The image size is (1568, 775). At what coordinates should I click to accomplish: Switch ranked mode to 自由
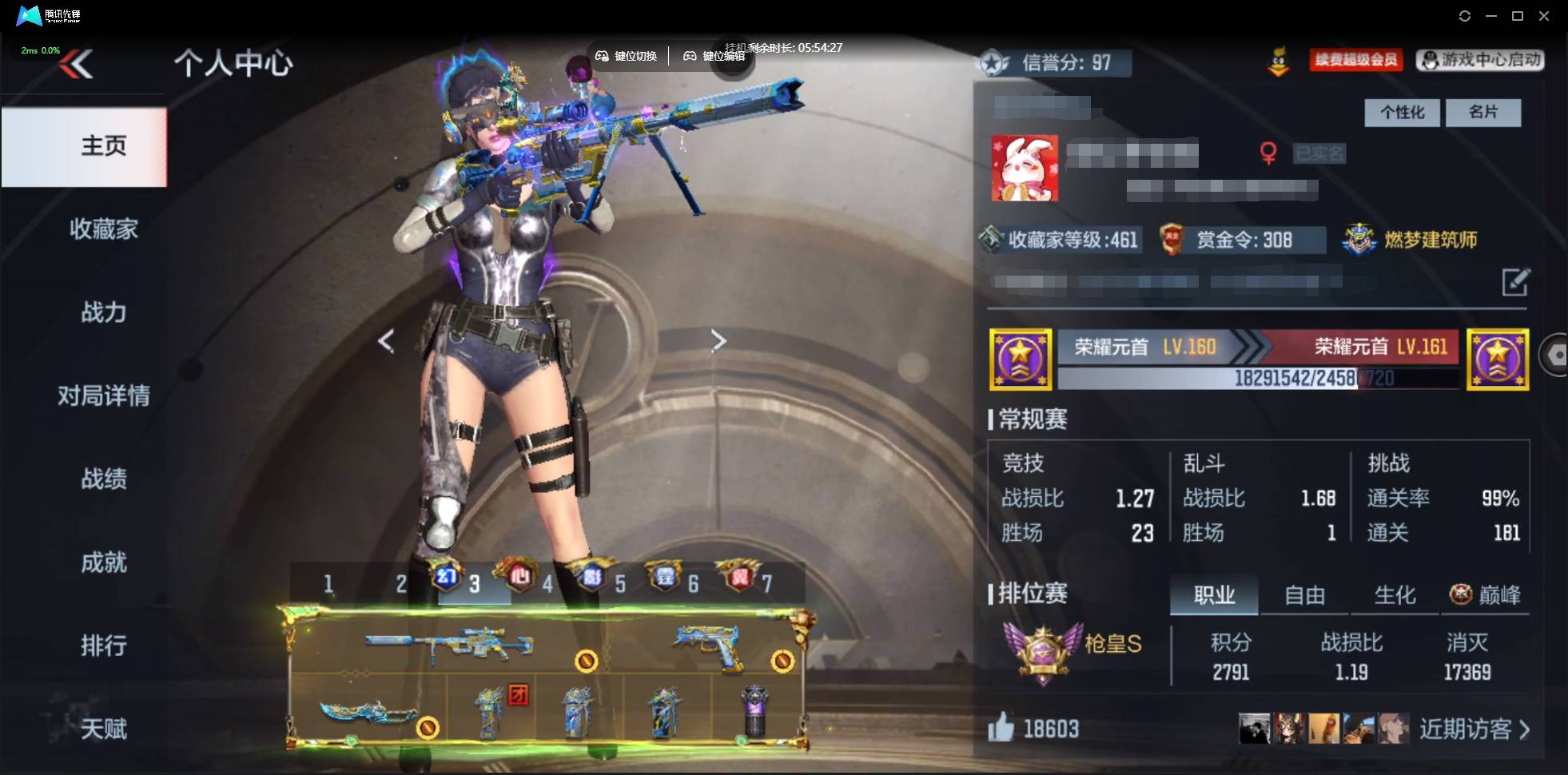(x=1303, y=594)
